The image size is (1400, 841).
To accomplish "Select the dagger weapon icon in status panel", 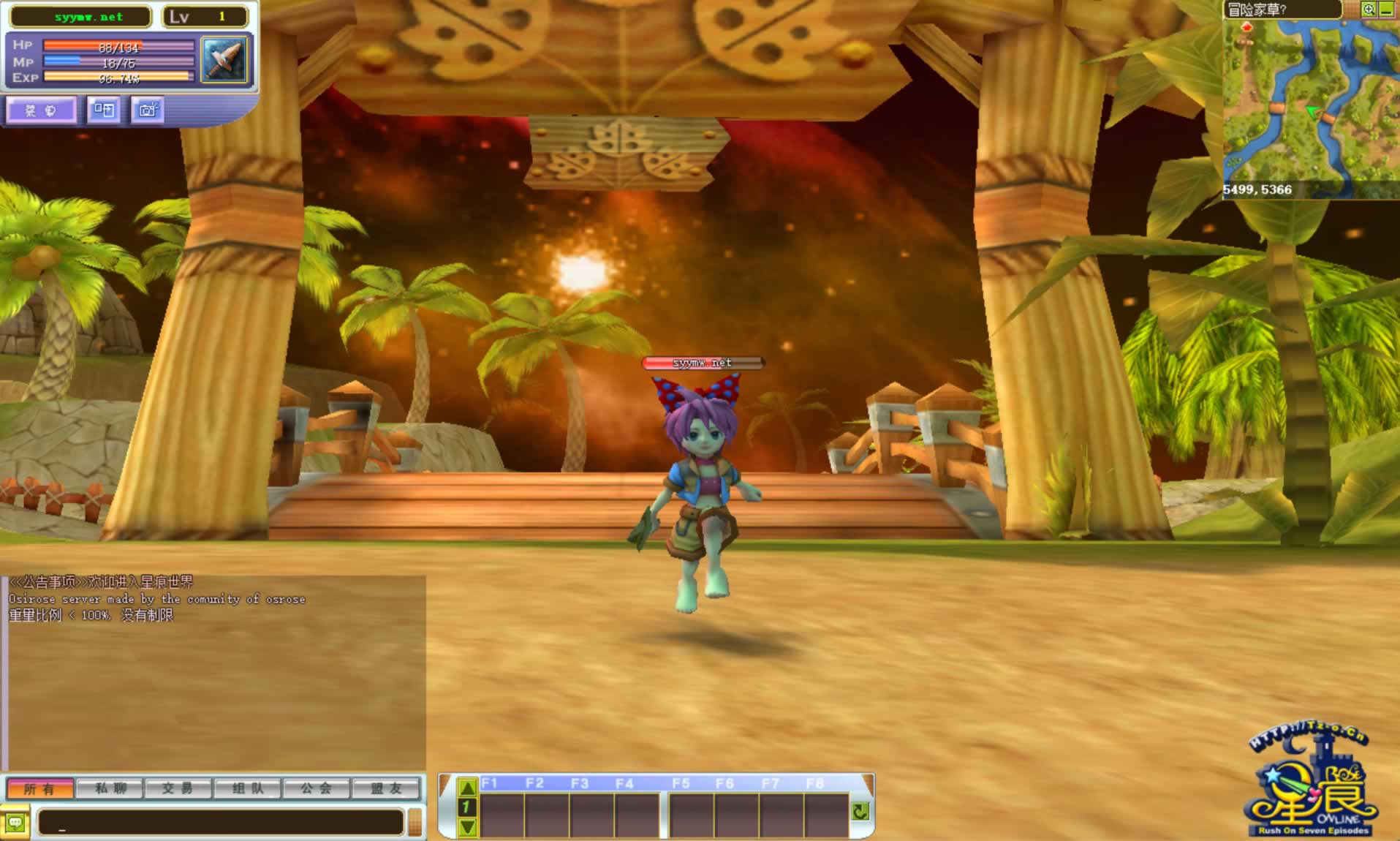I will point(224,59).
